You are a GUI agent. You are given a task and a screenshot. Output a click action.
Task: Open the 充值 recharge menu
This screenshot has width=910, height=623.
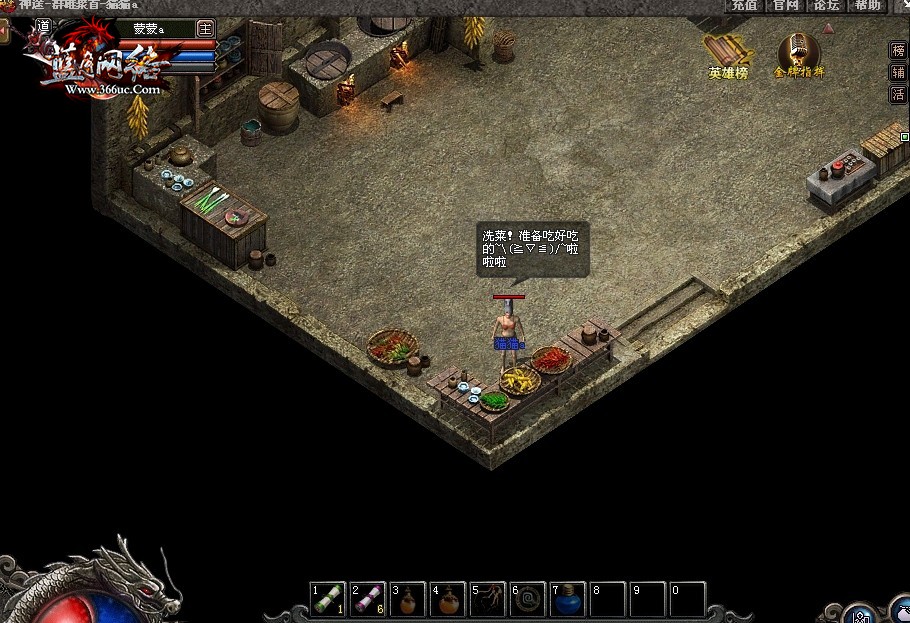744,5
